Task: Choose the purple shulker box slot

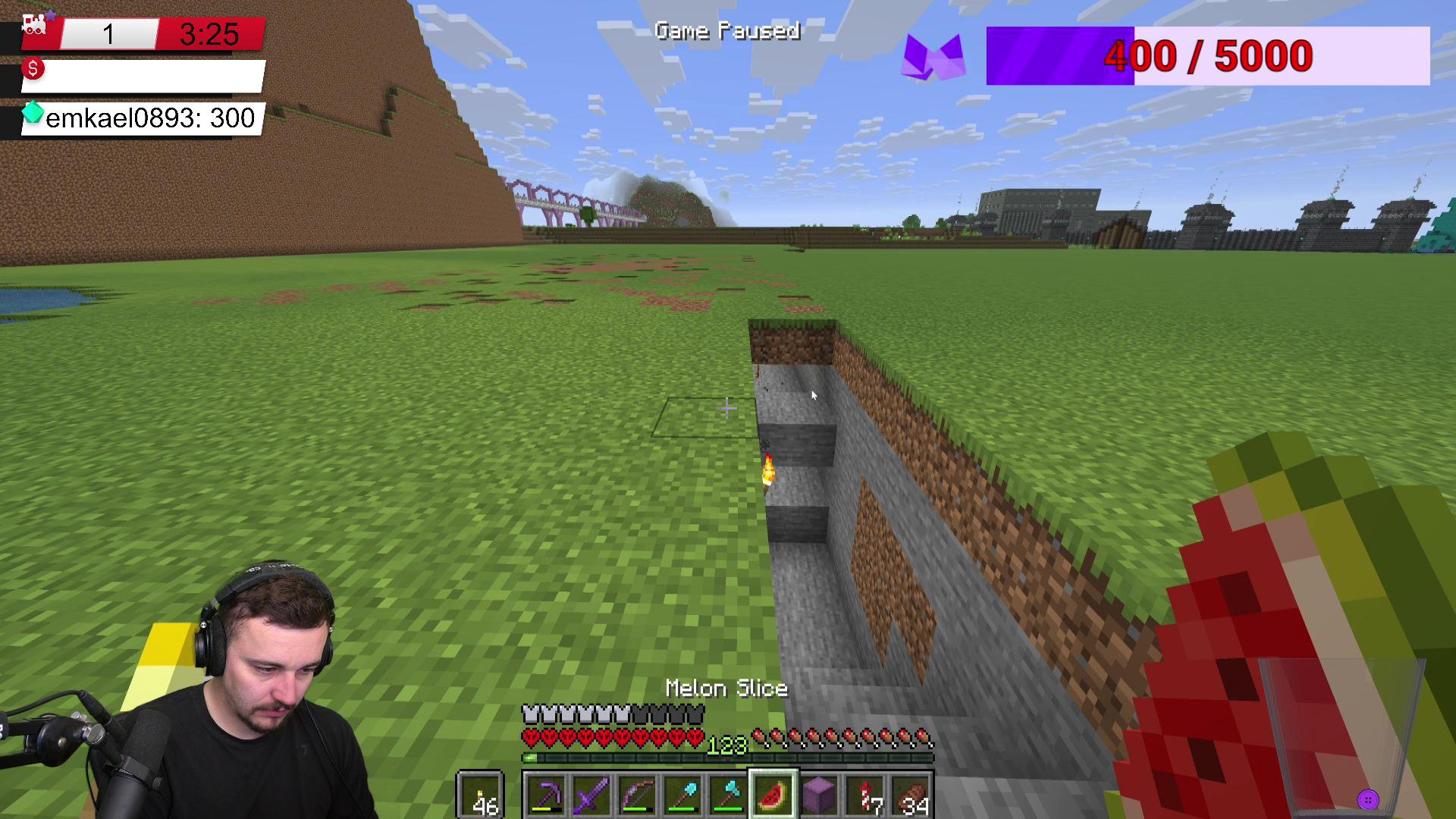Action: coord(819,795)
